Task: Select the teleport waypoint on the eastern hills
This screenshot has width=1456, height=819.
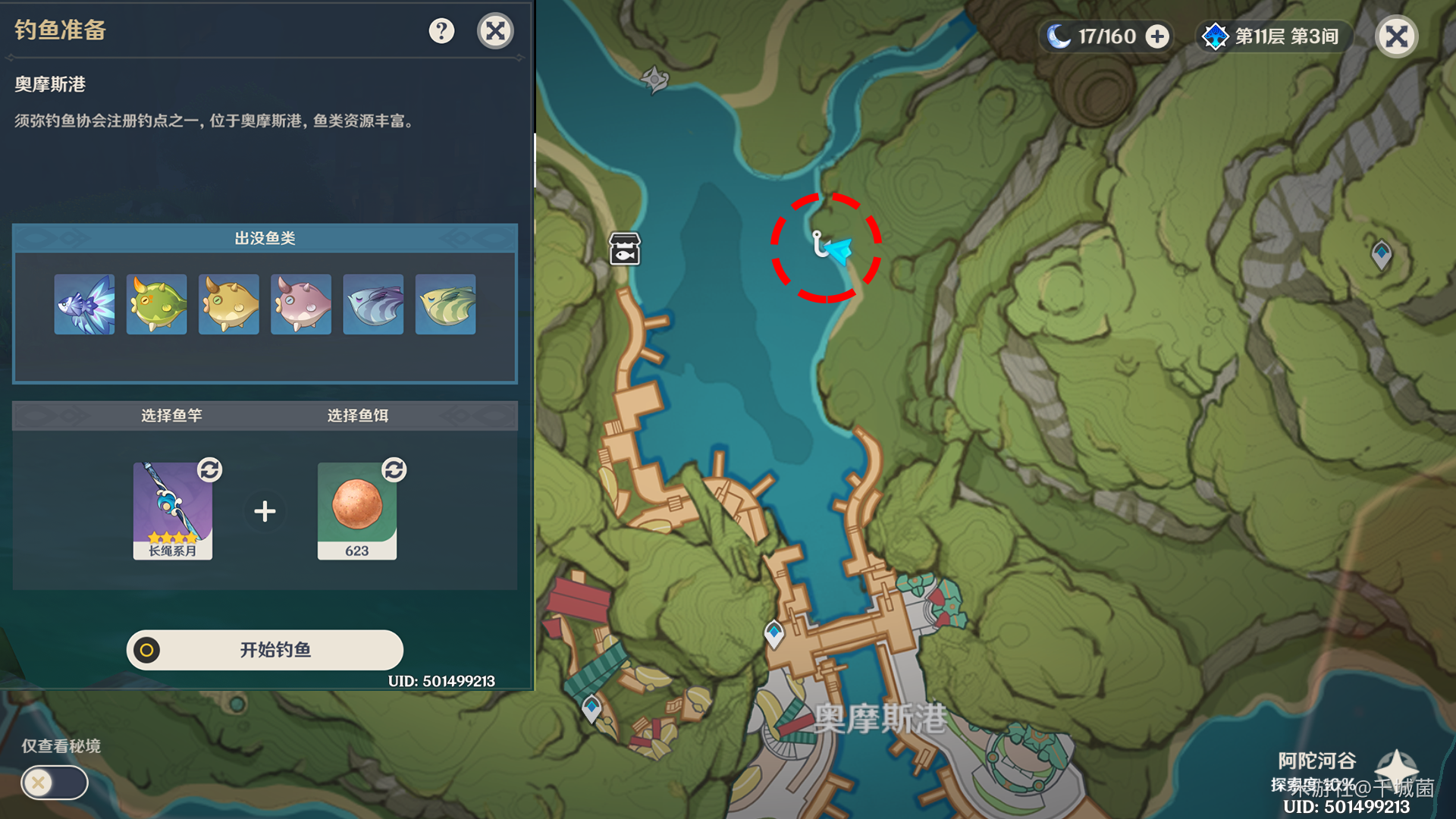Action: click(1381, 253)
